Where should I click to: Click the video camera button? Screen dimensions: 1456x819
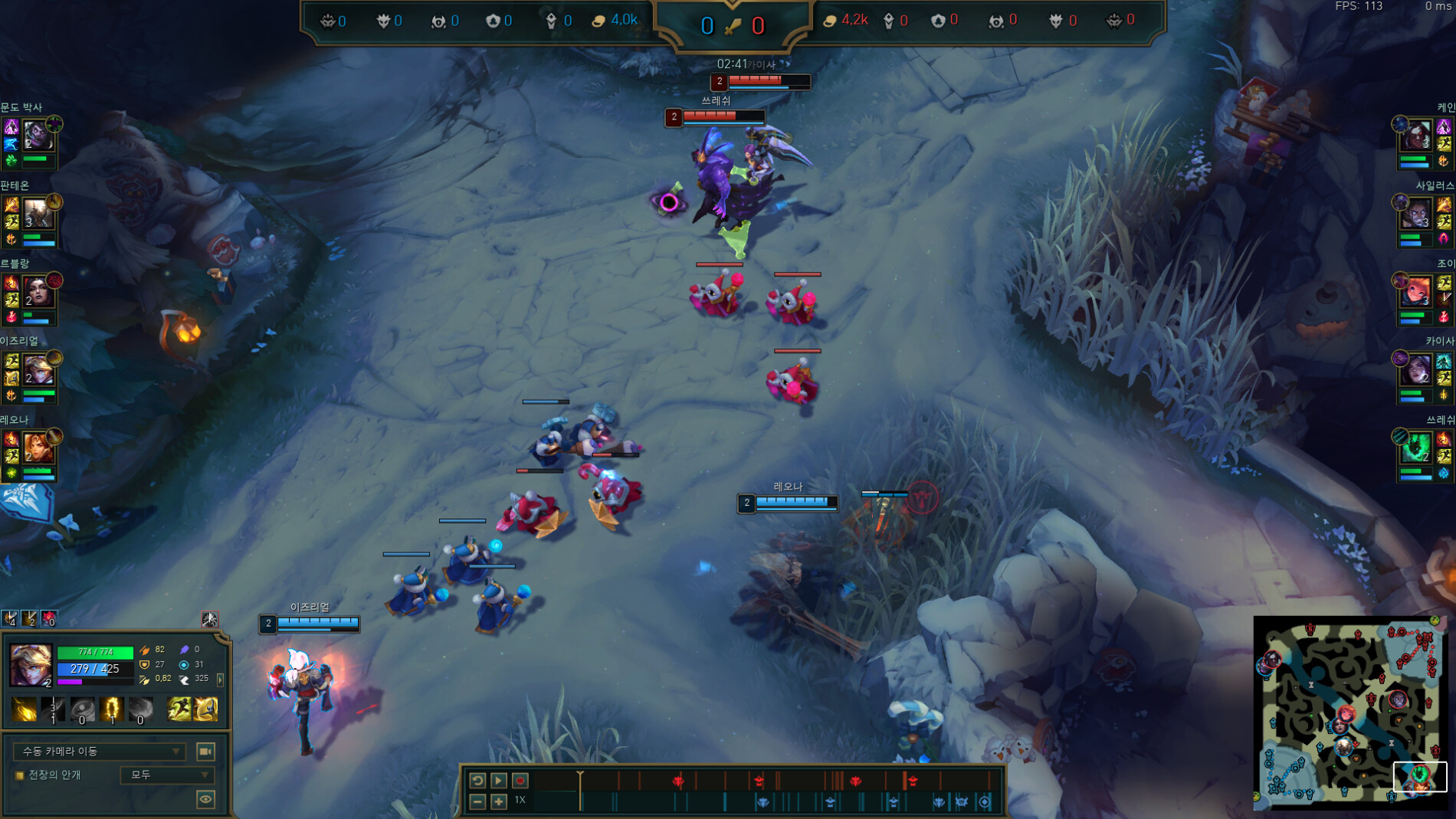(205, 751)
